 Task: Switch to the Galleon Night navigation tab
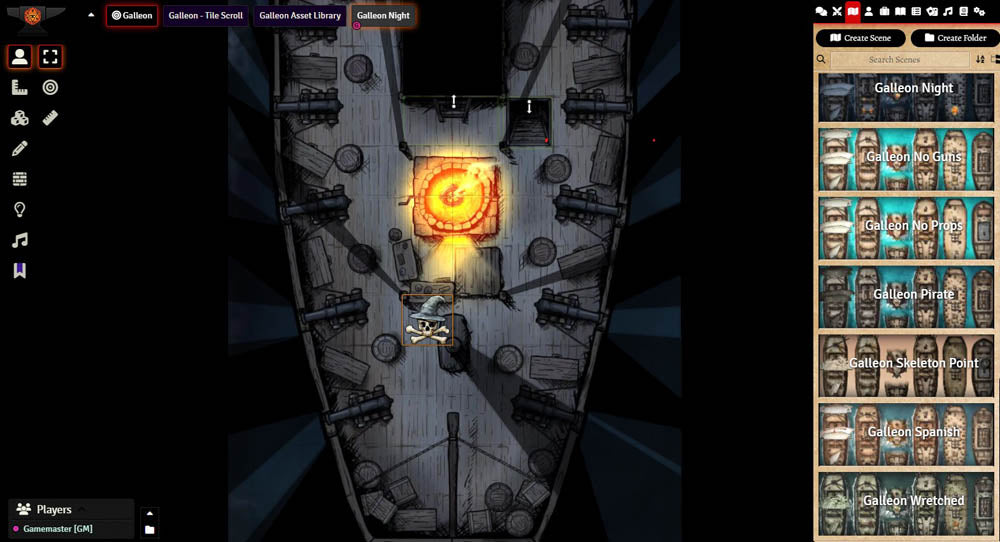coord(384,16)
